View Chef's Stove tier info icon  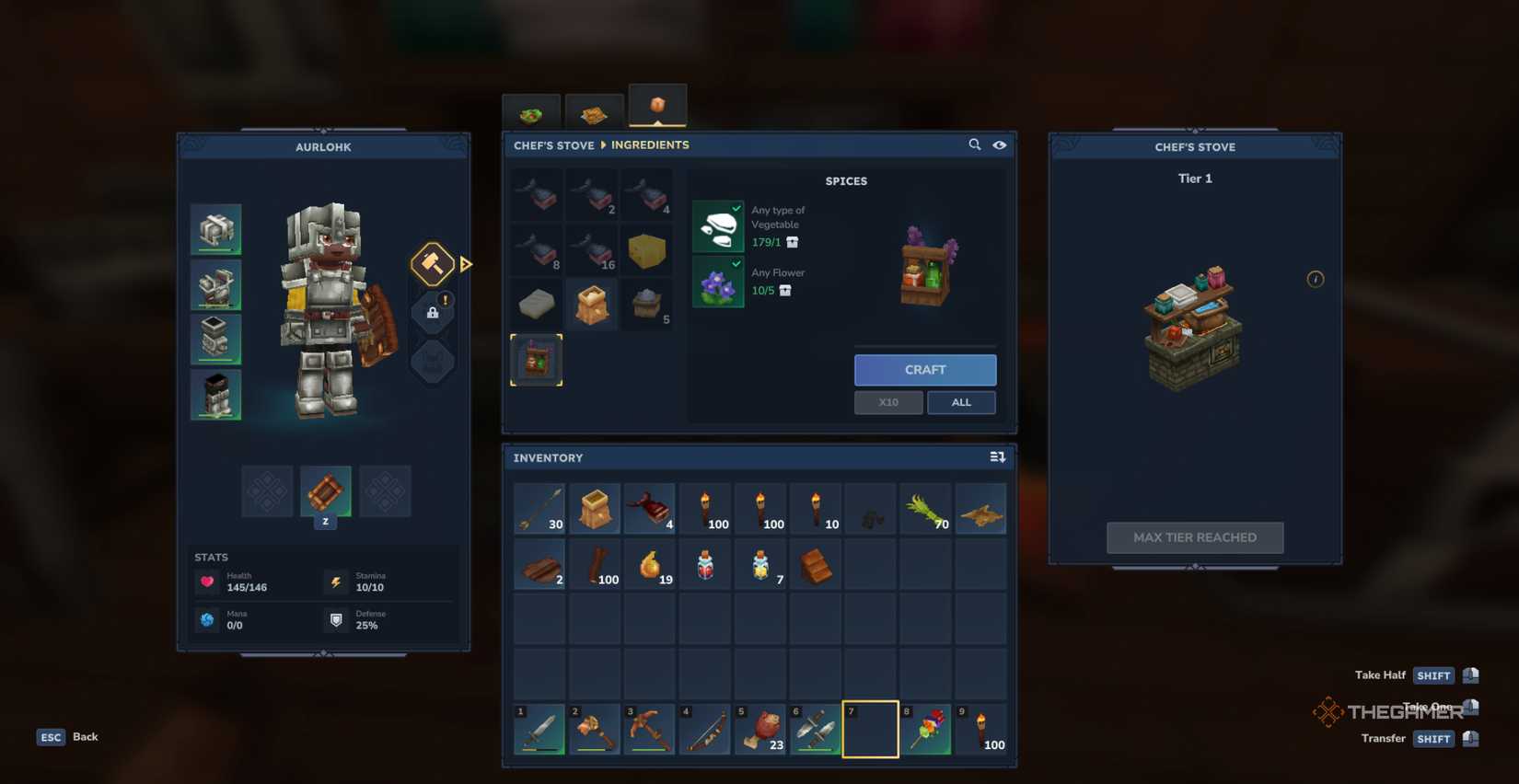click(x=1316, y=279)
